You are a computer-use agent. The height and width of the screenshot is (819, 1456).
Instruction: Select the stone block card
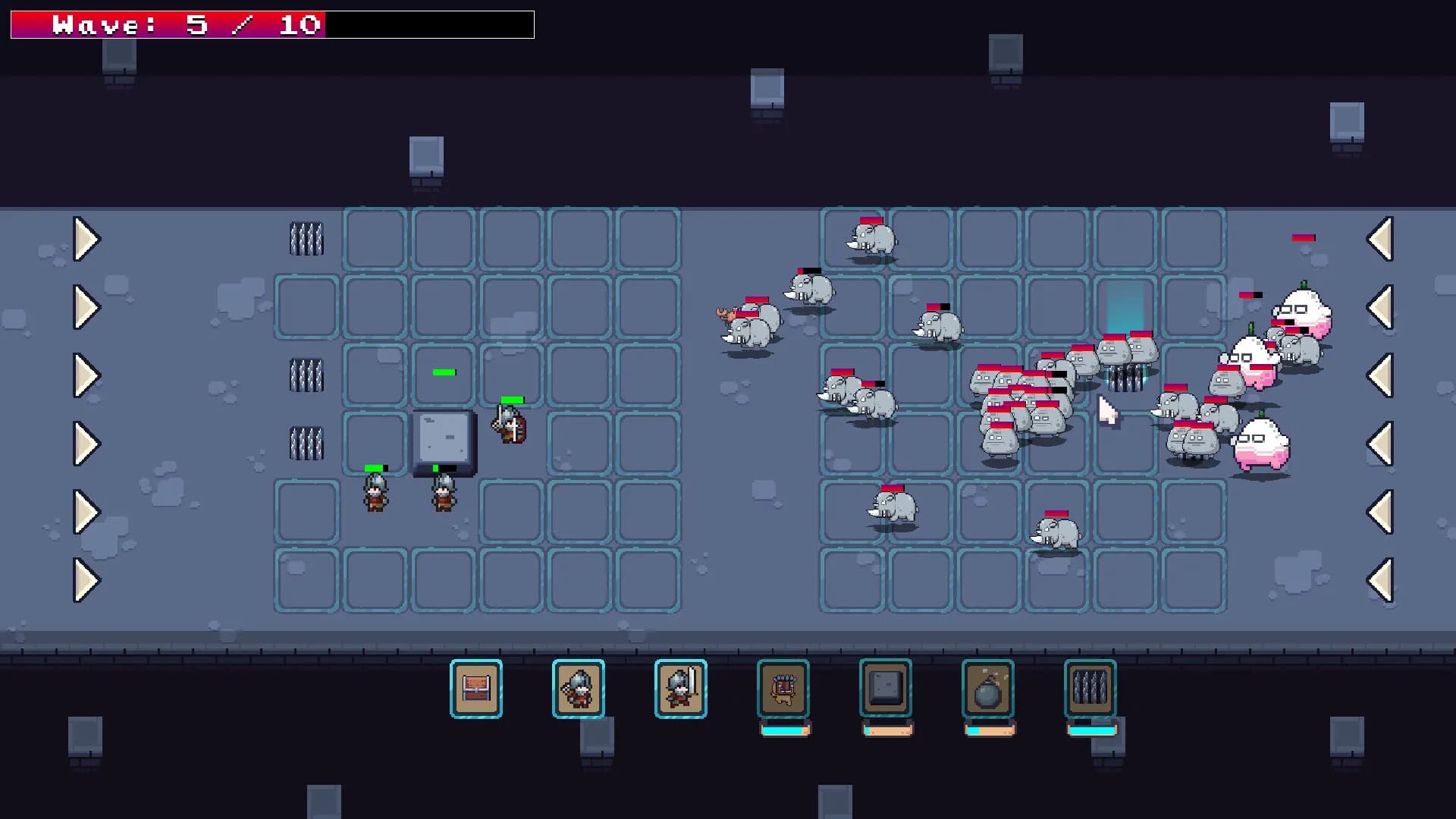coord(886,689)
